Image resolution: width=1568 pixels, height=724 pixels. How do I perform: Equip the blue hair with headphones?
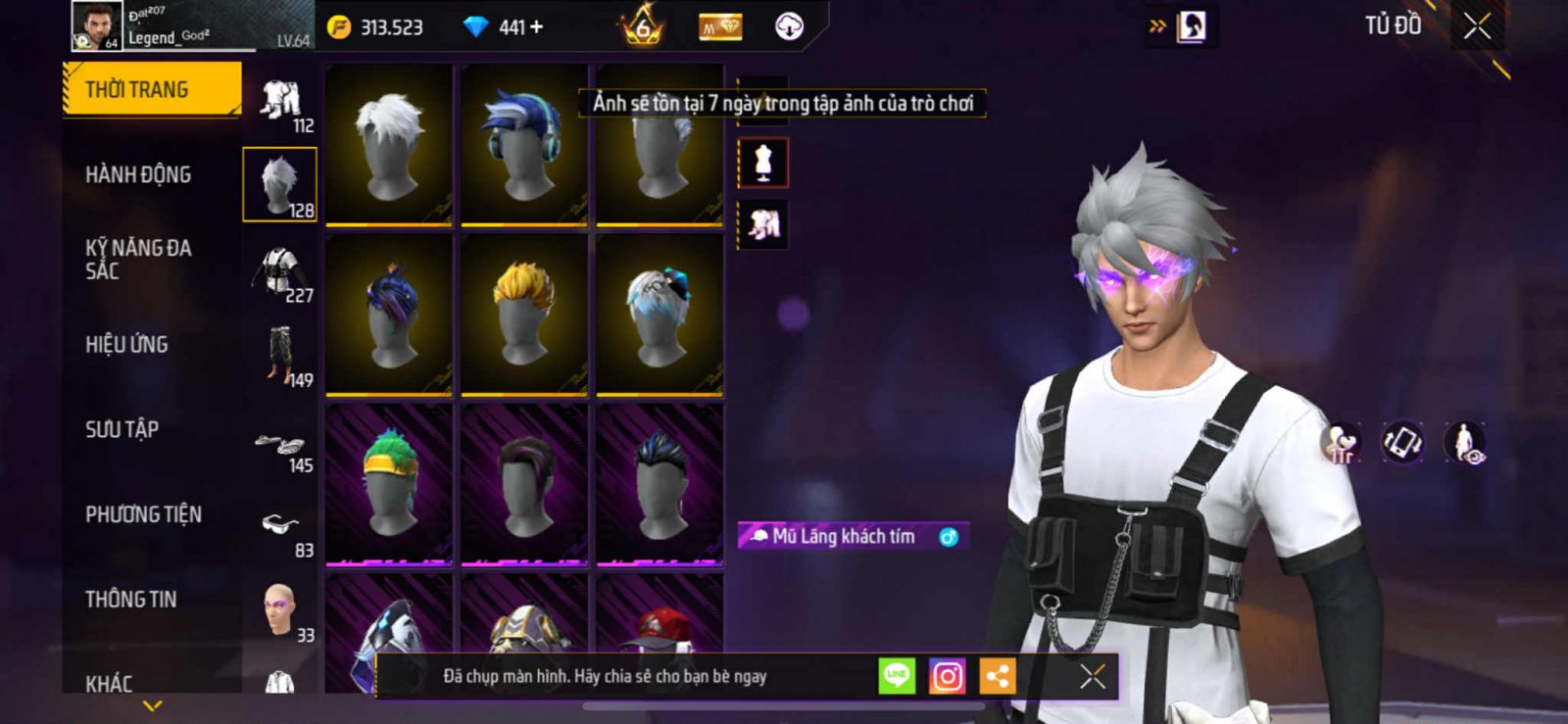(524, 144)
